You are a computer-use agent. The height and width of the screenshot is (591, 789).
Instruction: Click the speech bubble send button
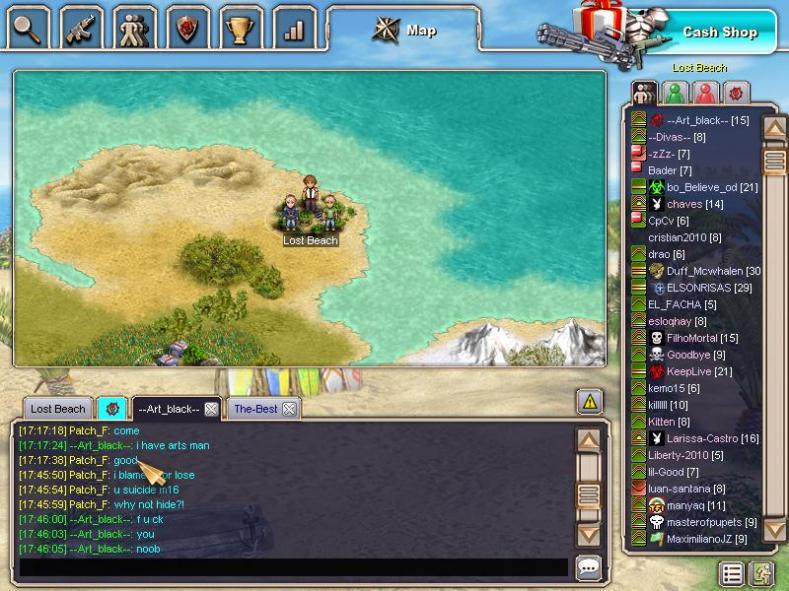pos(589,568)
